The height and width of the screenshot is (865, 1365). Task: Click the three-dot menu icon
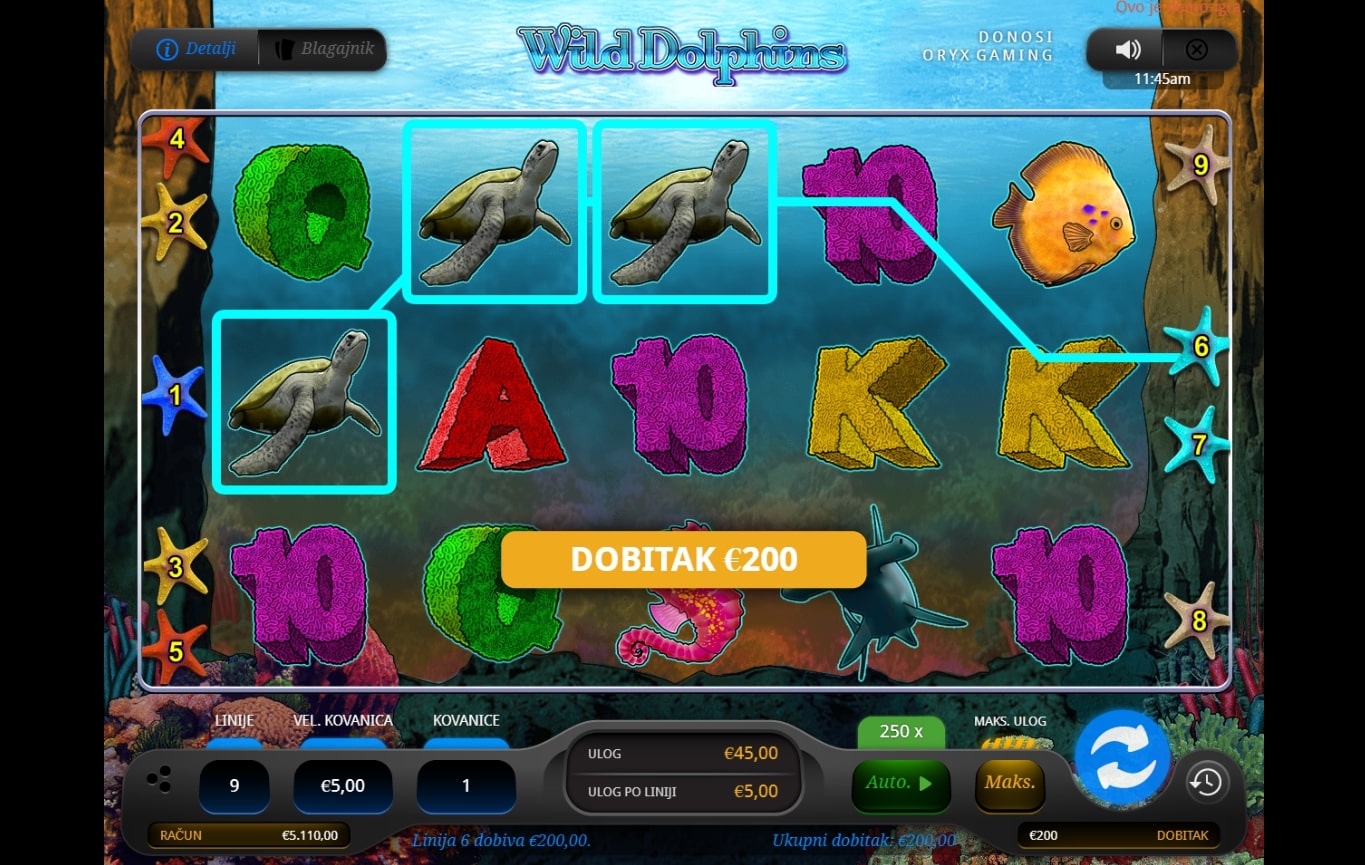[x=158, y=780]
